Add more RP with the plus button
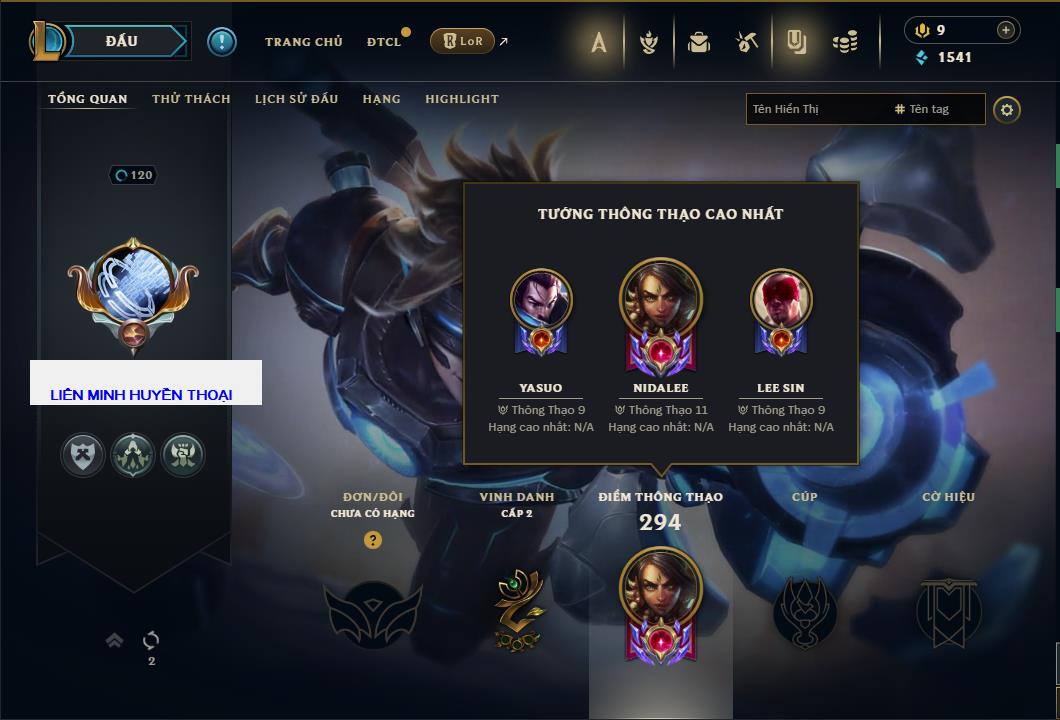Image resolution: width=1060 pixels, height=720 pixels. tap(1005, 30)
